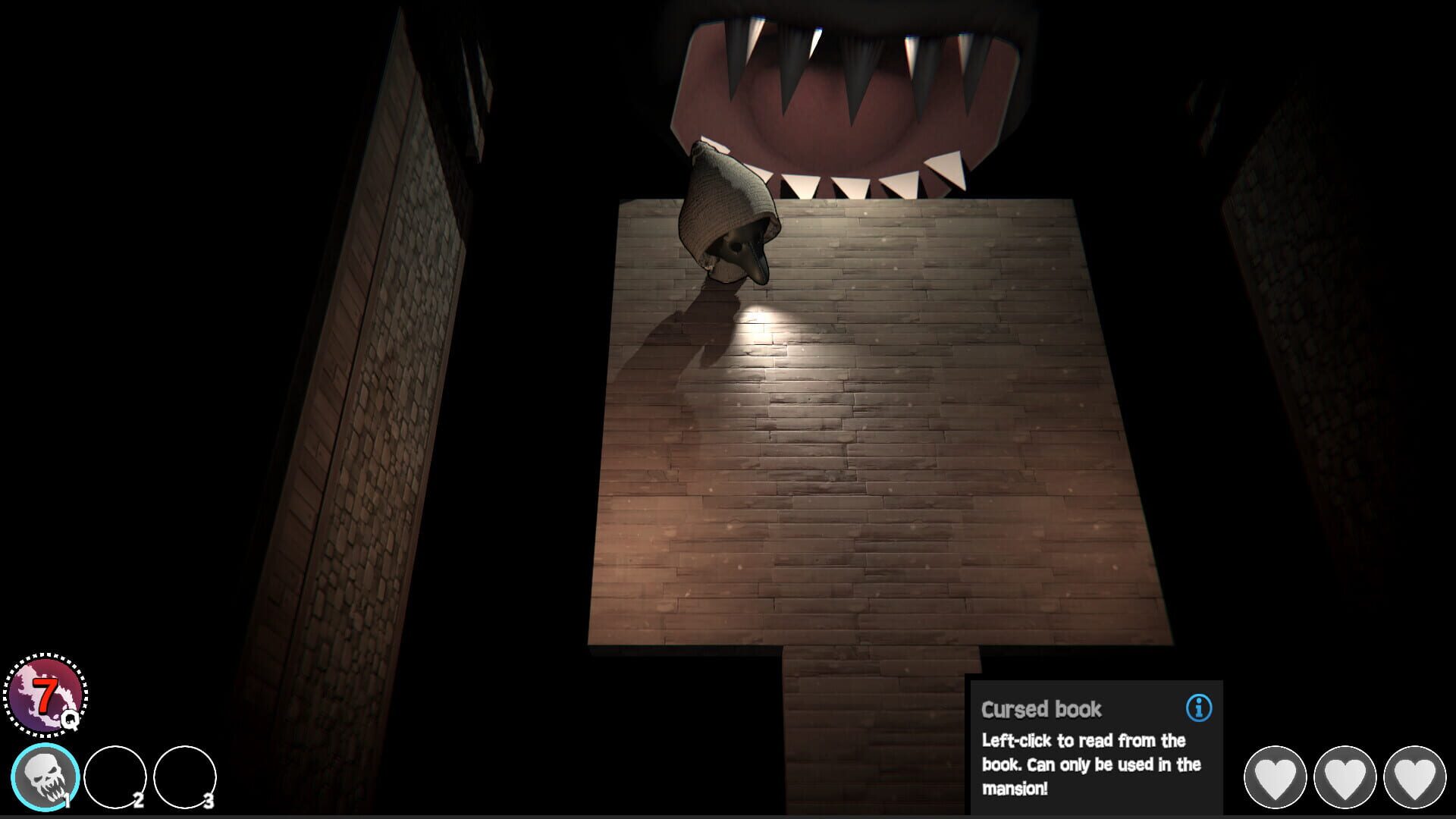
Task: Toggle the highlighted skull slot selection
Action: point(47,775)
